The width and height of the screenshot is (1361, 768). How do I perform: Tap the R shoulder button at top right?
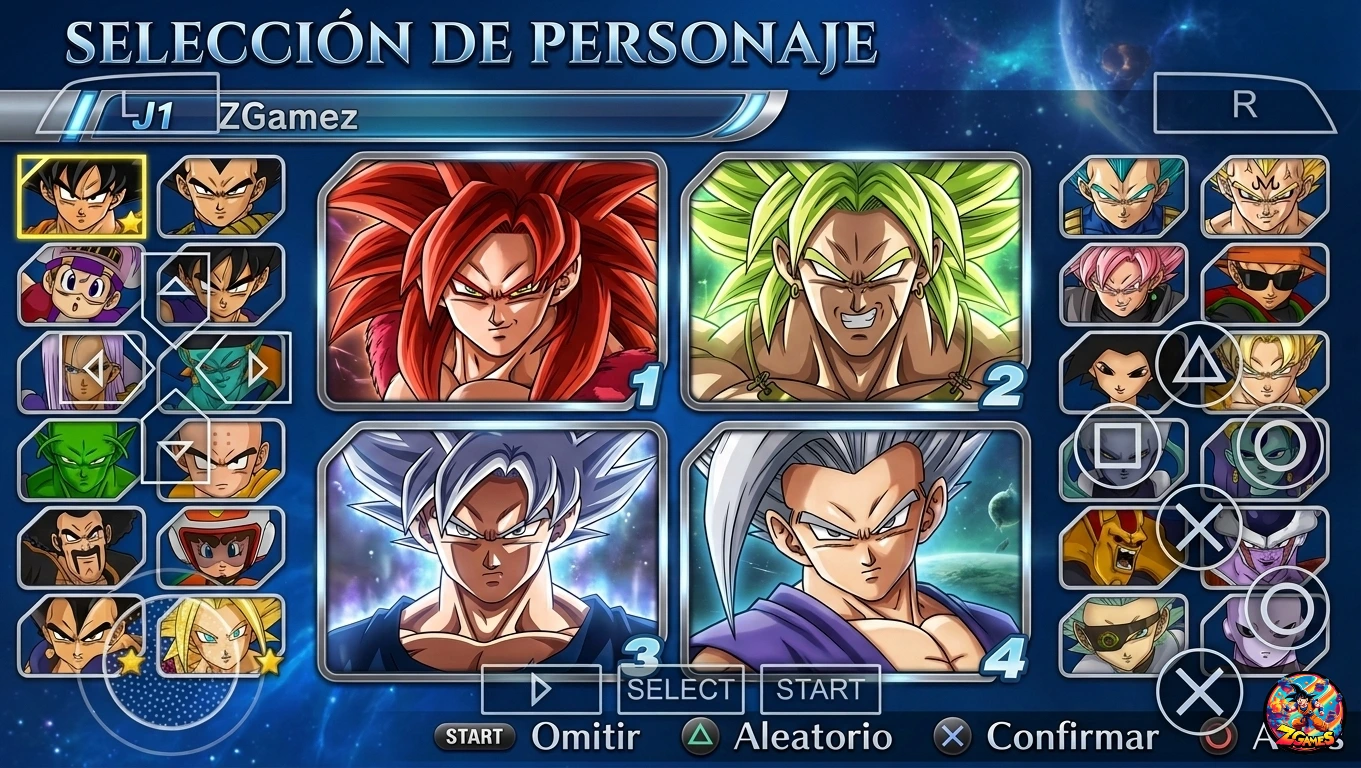[1244, 104]
